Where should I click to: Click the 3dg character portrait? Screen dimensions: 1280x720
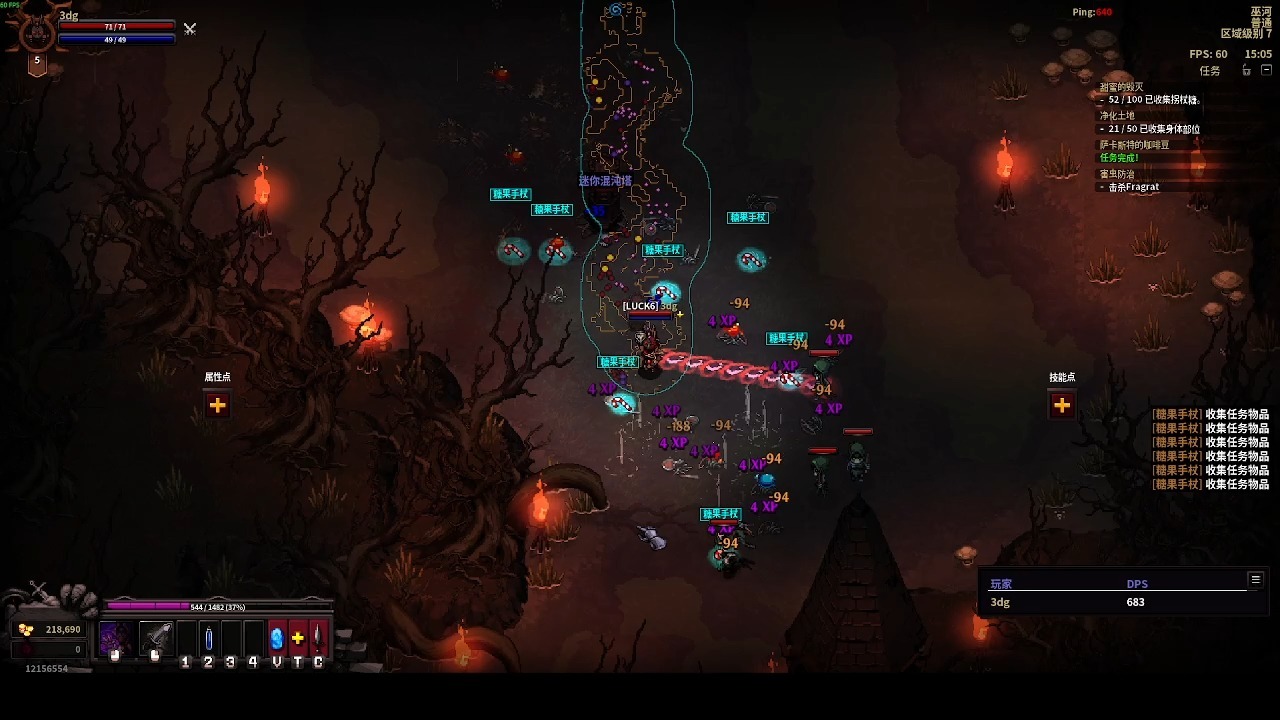37,33
